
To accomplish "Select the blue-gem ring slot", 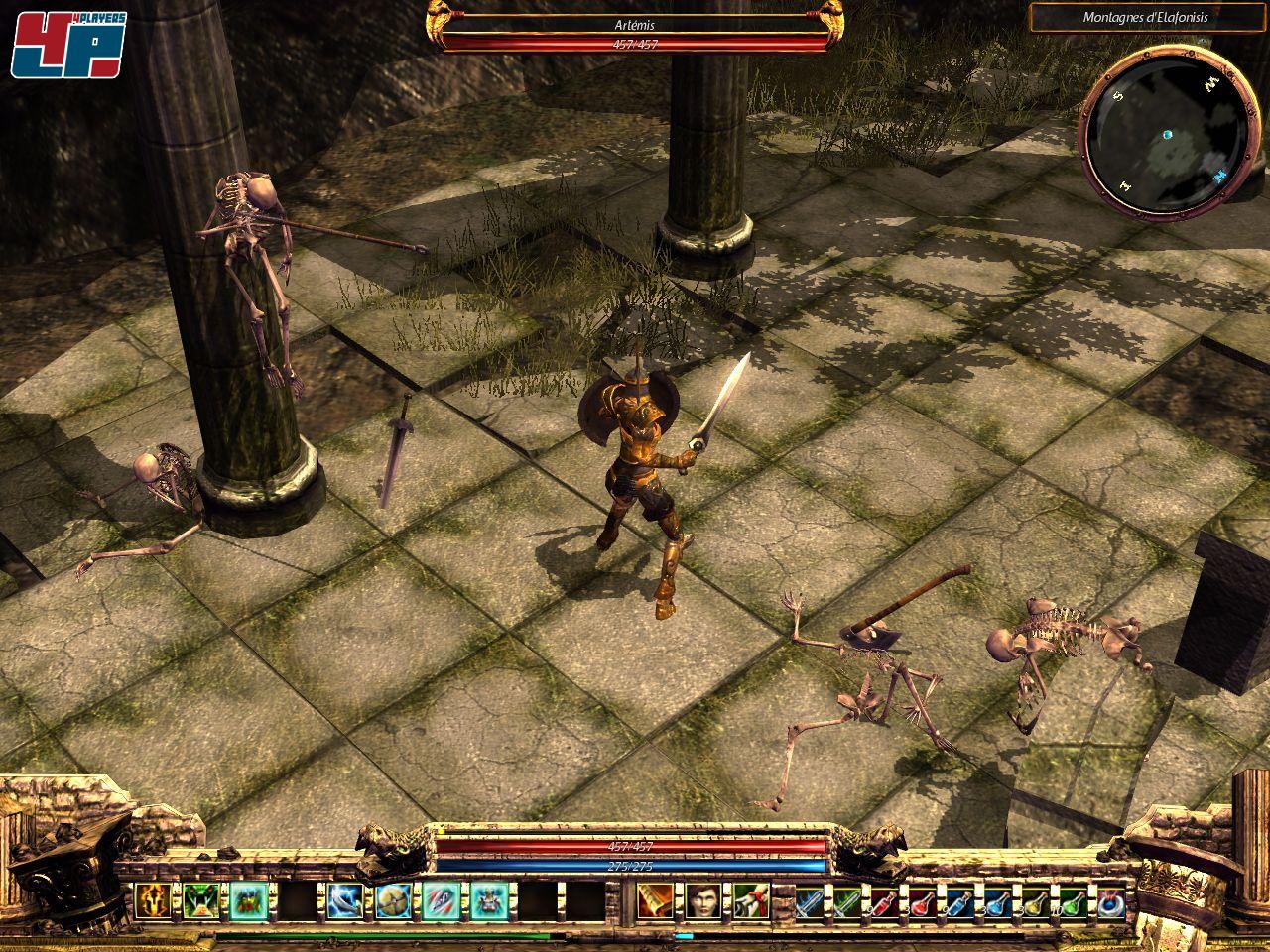I will pos(1112,901).
